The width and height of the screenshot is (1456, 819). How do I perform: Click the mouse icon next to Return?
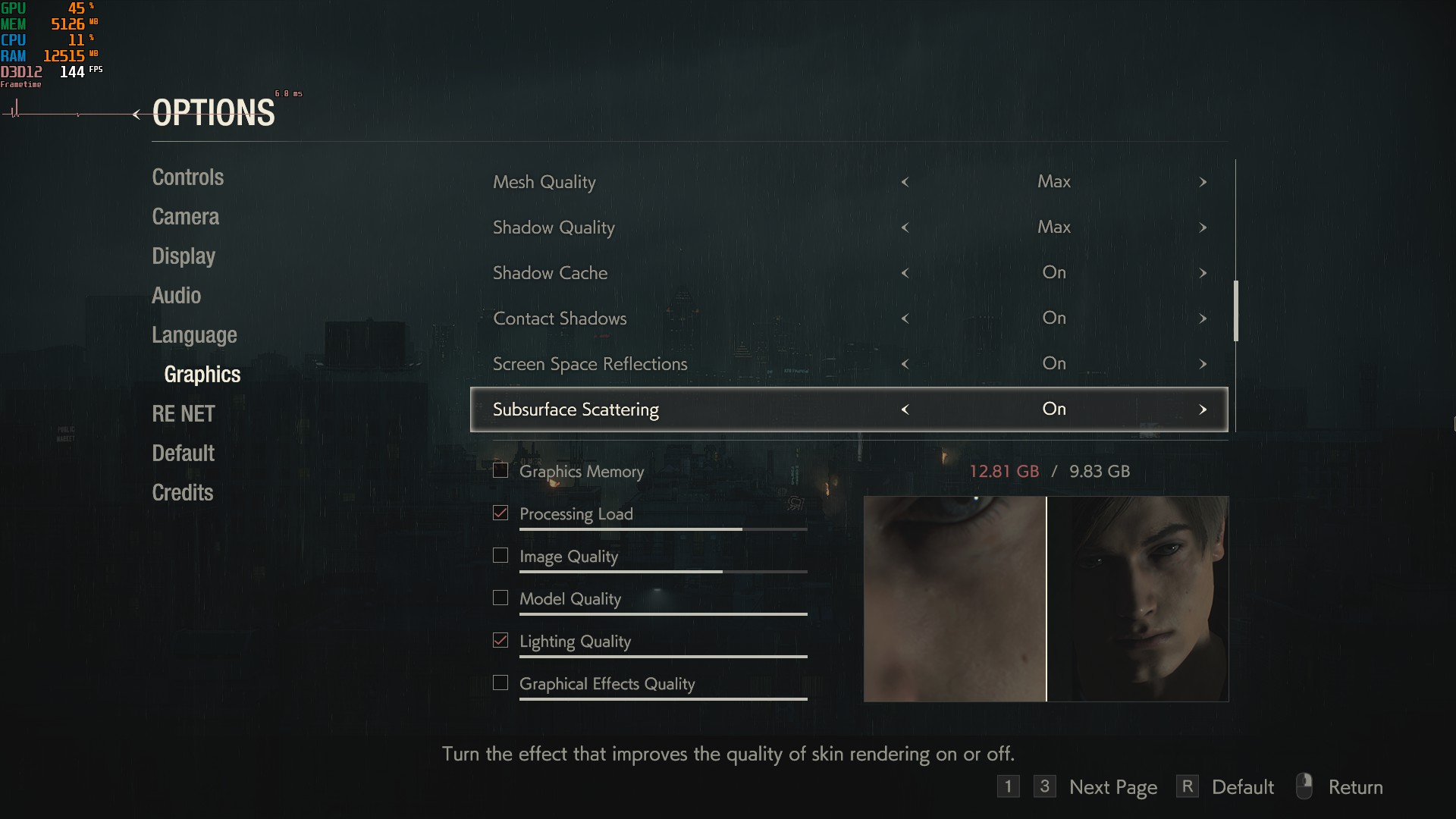(x=1305, y=786)
